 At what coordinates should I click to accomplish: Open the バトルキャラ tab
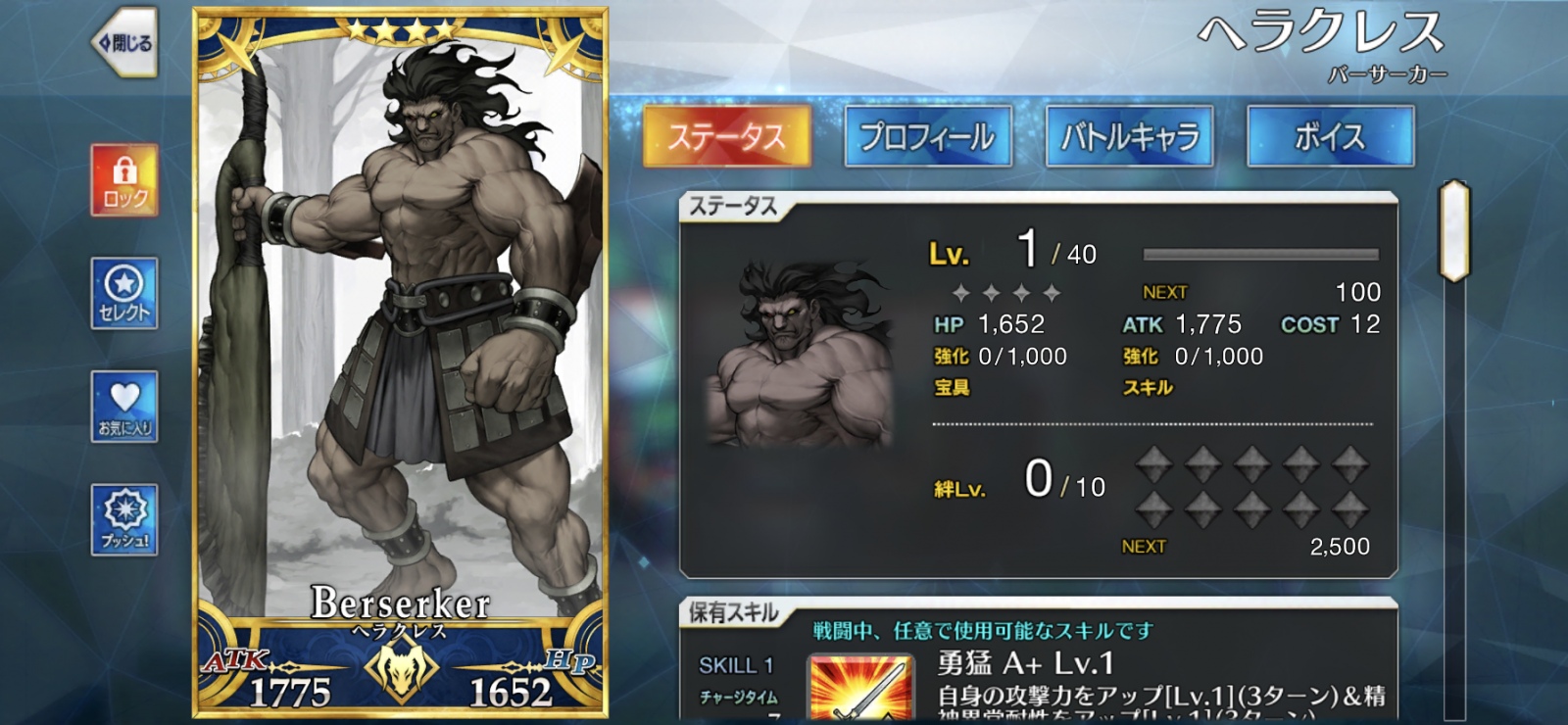pyautogui.click(x=1128, y=137)
